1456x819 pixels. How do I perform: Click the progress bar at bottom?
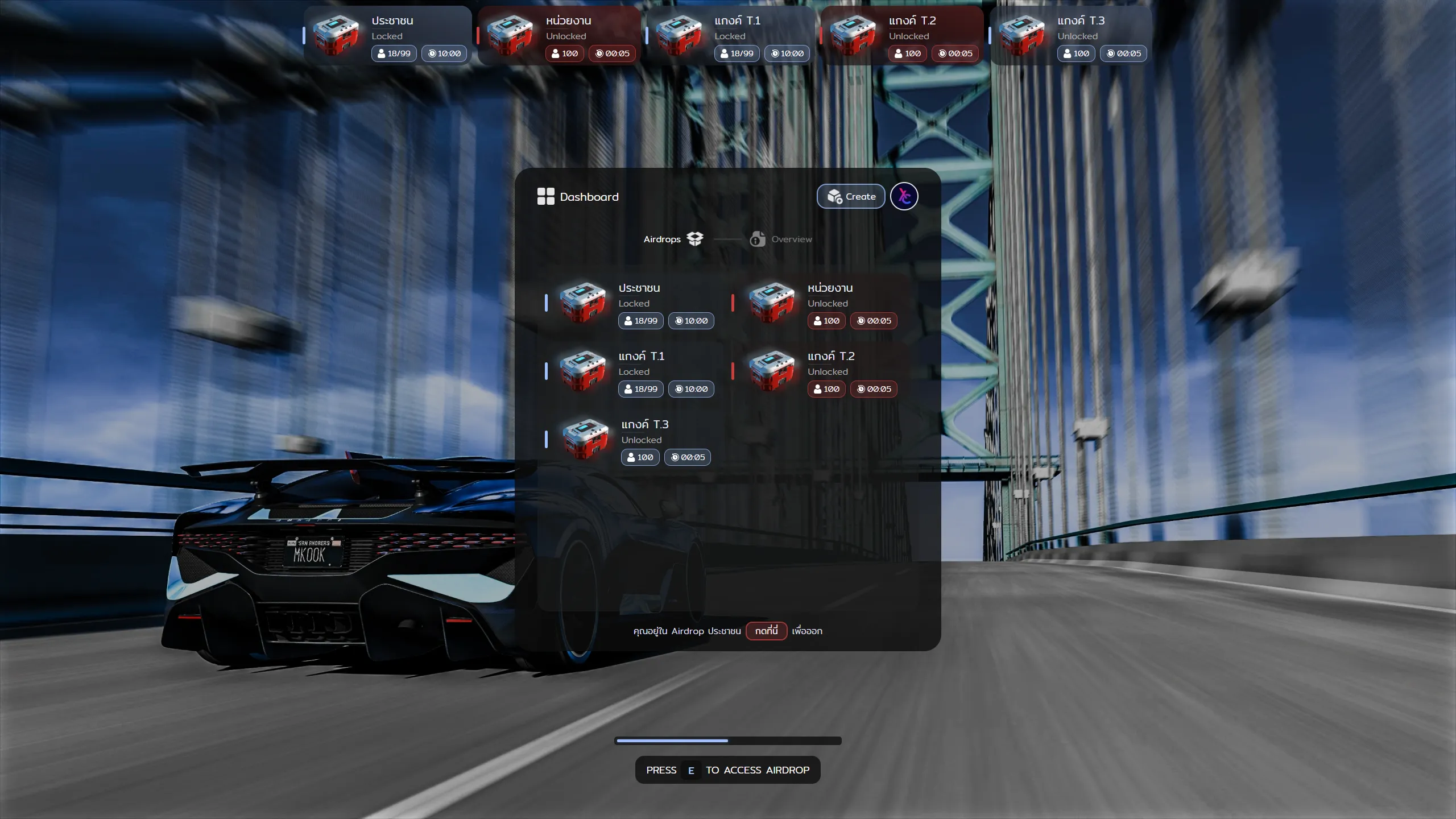pos(727,740)
